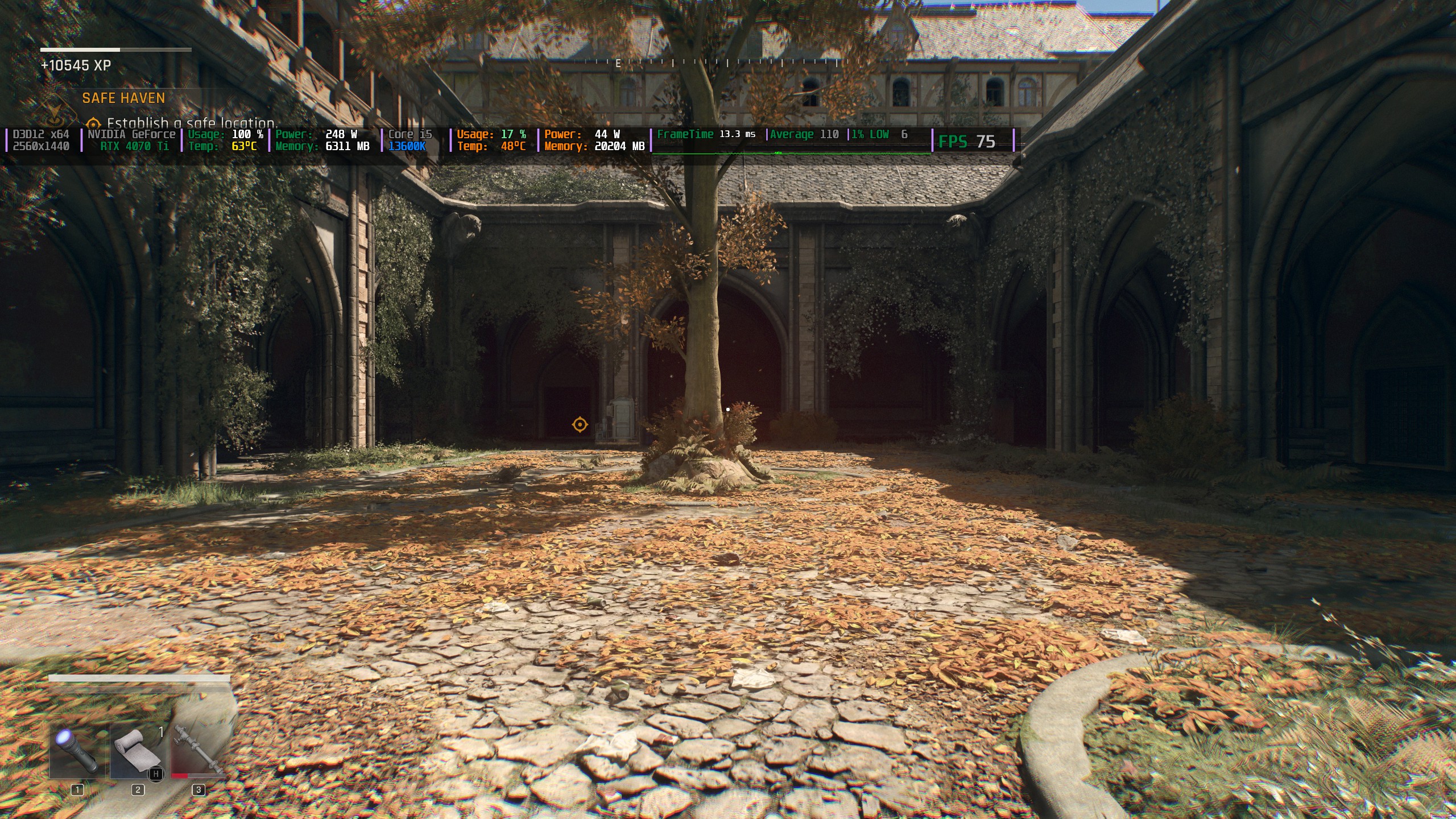Open the Safe Haven quest tracker
This screenshot has width=1456, height=819.
tap(123, 98)
